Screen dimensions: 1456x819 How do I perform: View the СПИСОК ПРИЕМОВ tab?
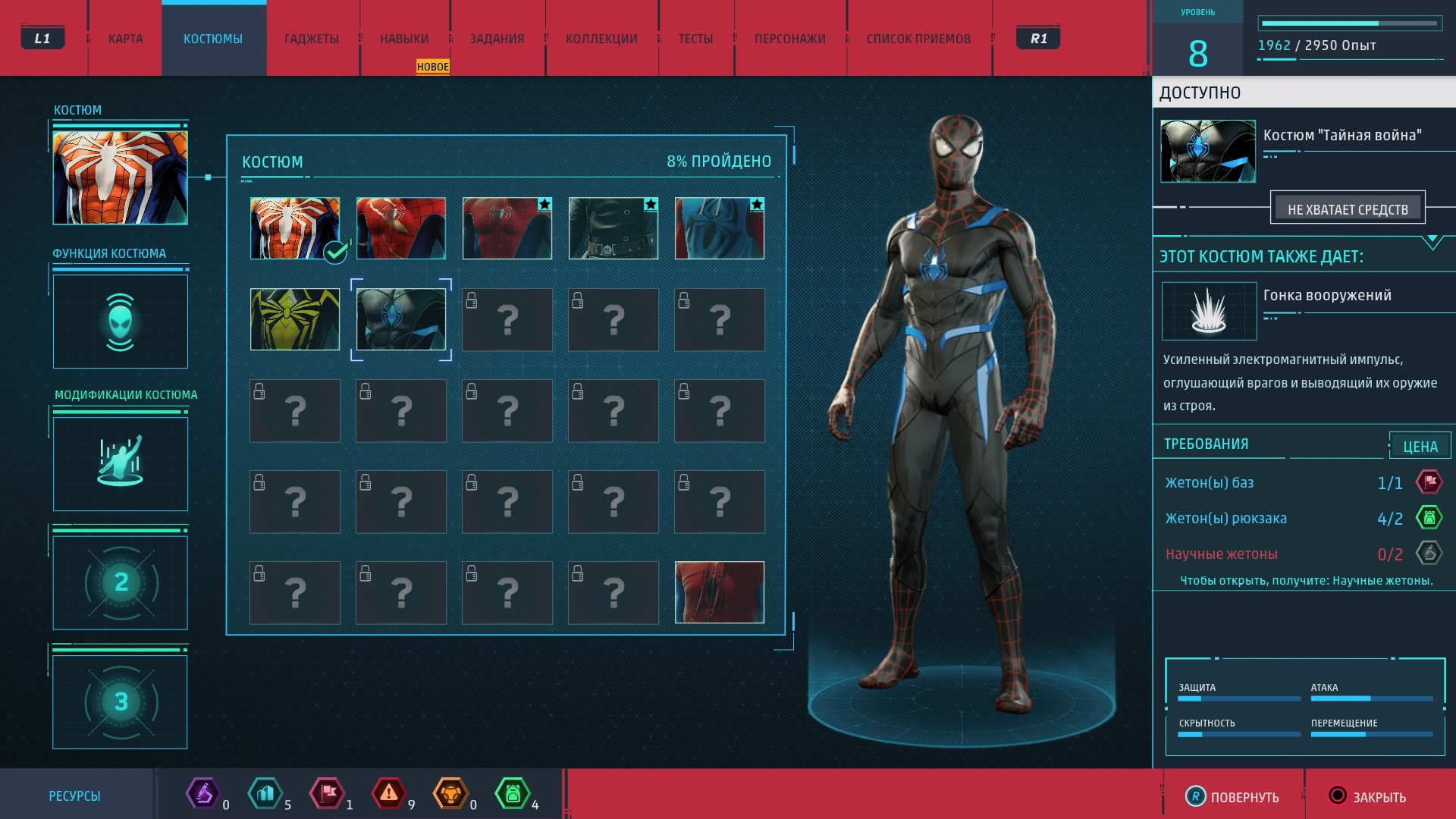pyautogui.click(x=918, y=39)
